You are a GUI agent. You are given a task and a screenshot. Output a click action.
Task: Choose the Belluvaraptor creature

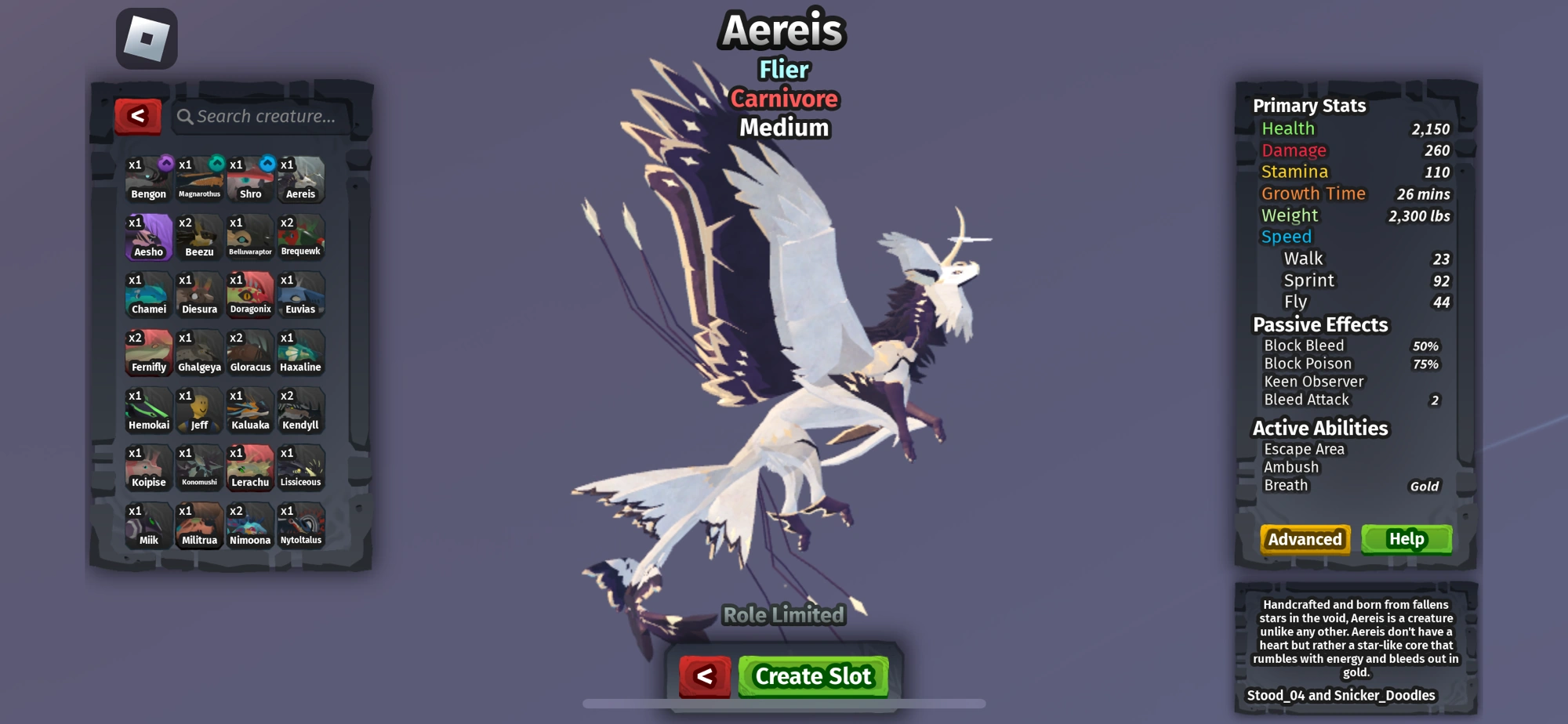click(x=250, y=237)
